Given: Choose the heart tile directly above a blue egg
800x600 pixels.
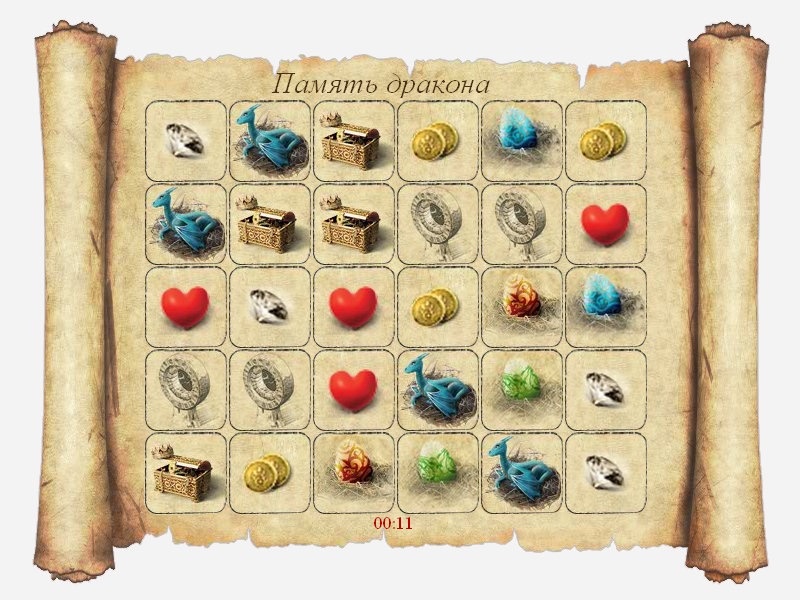Looking at the screenshot, I should tap(606, 224).
